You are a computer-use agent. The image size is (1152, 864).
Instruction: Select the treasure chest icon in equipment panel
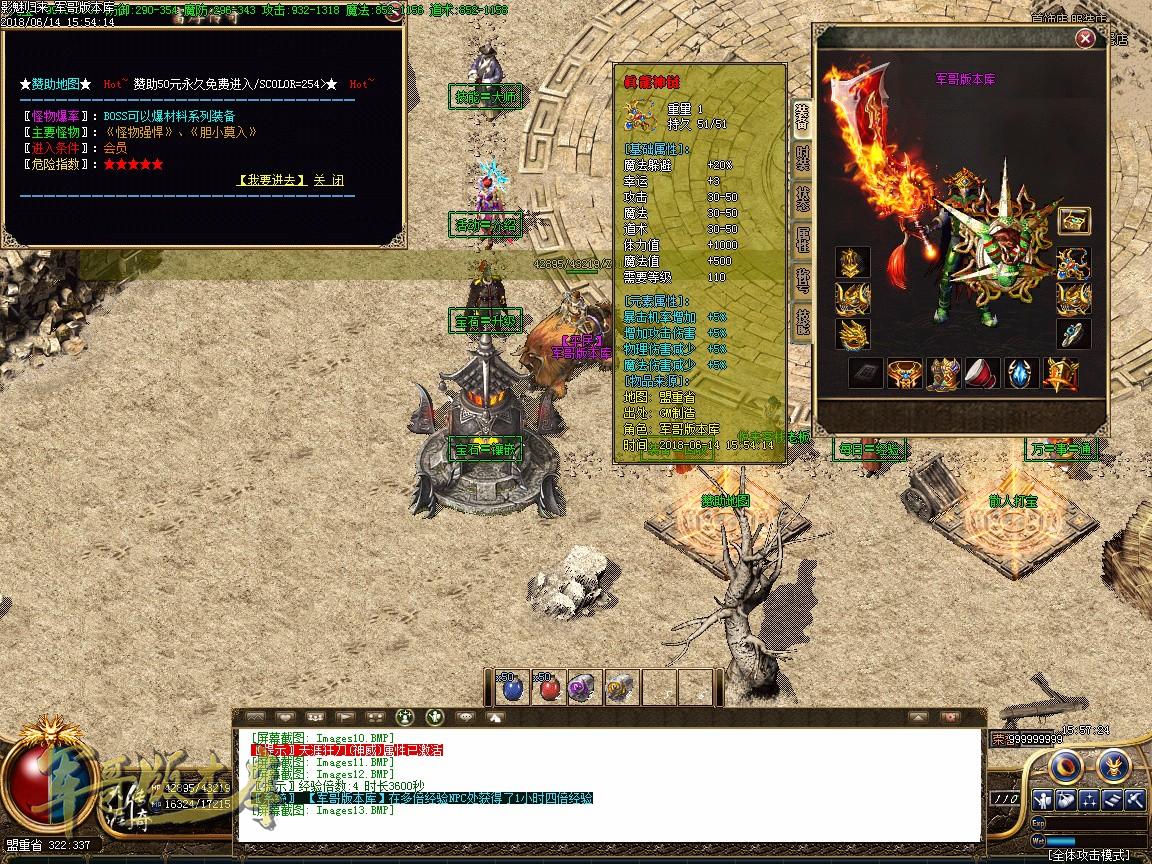click(1074, 221)
